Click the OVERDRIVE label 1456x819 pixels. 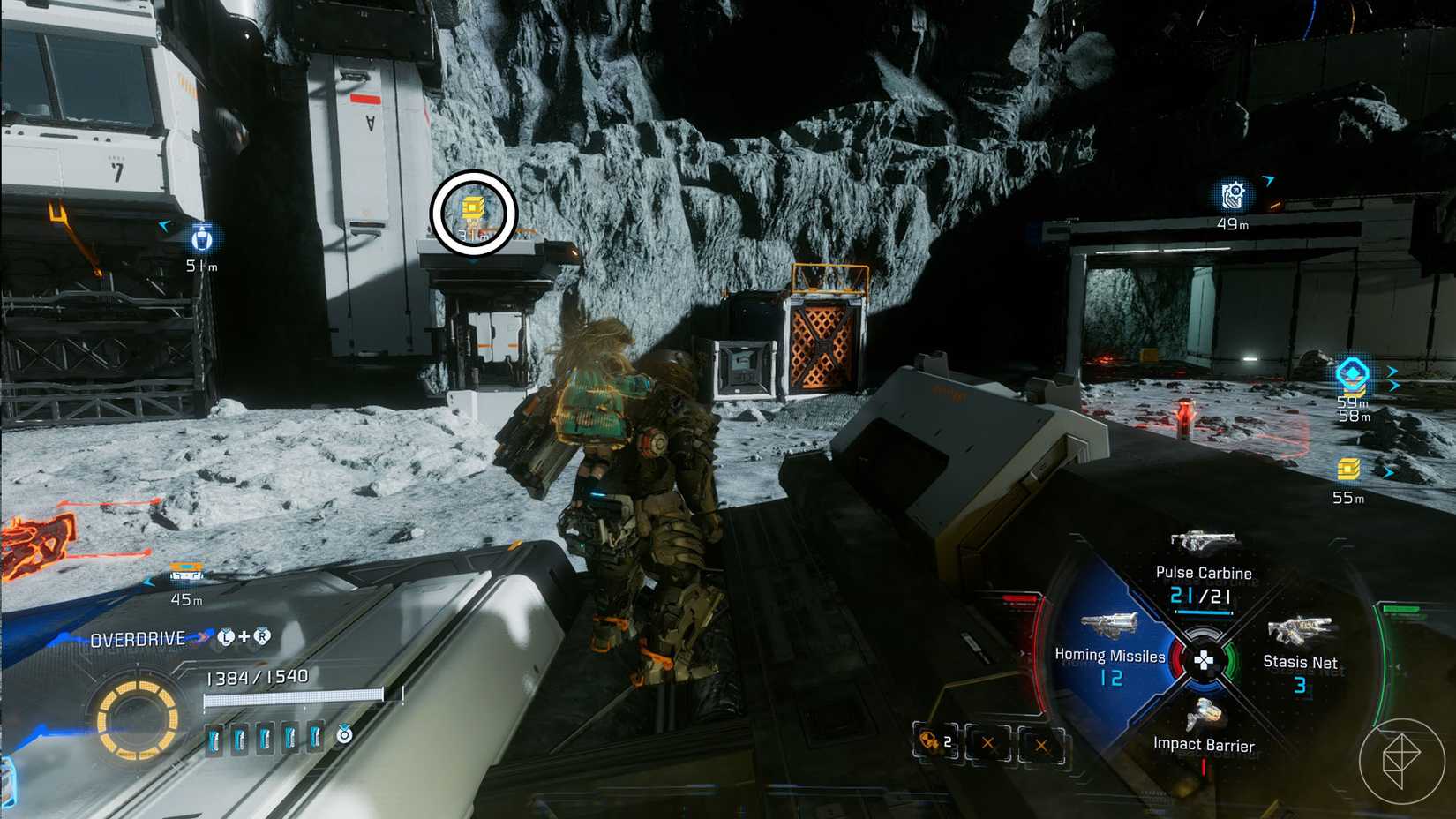tap(138, 638)
